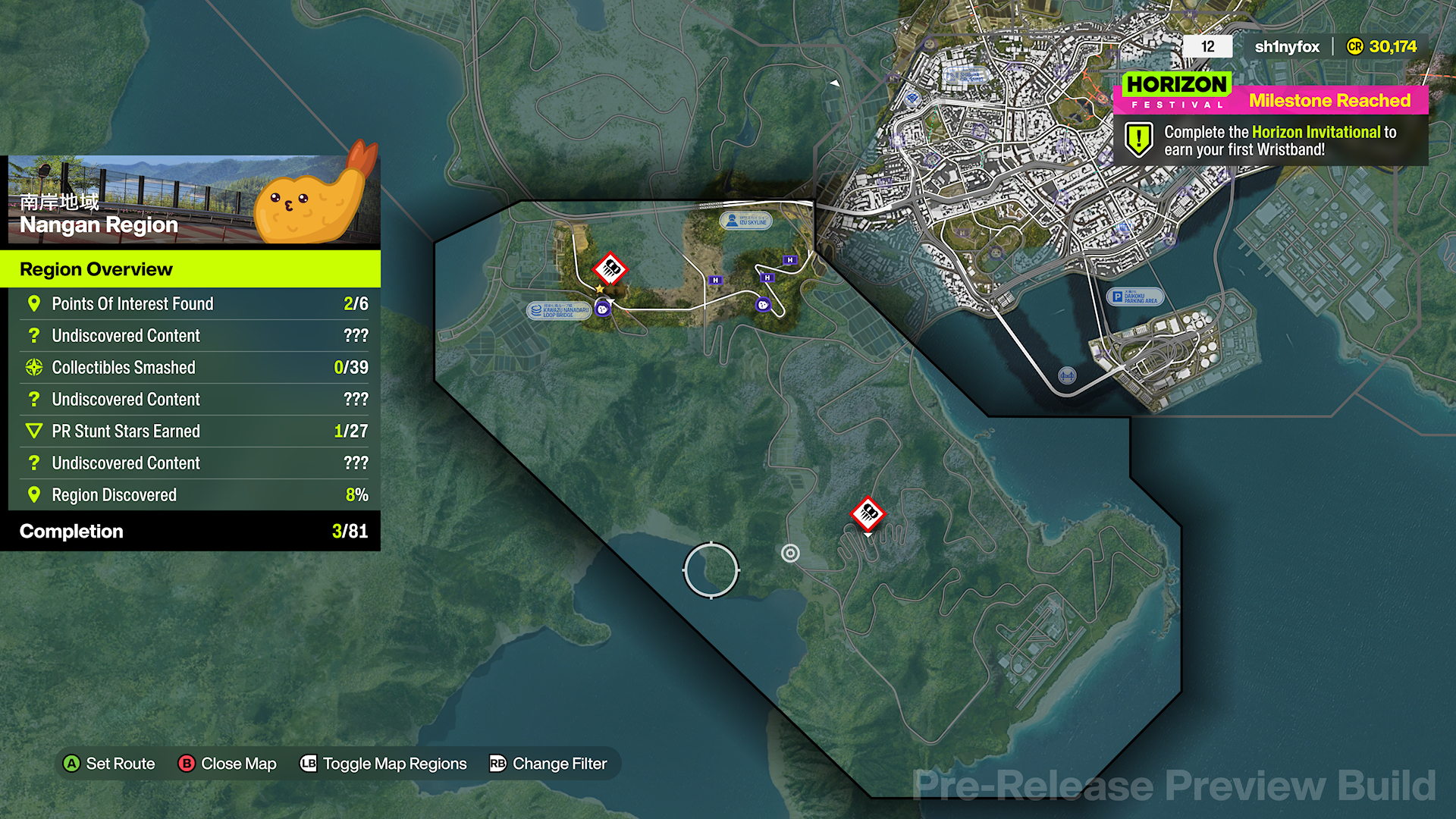Viewport: 1456px width, 819px height.
Task: Select the bridge icon near Daikoku island
Action: click(x=1068, y=374)
